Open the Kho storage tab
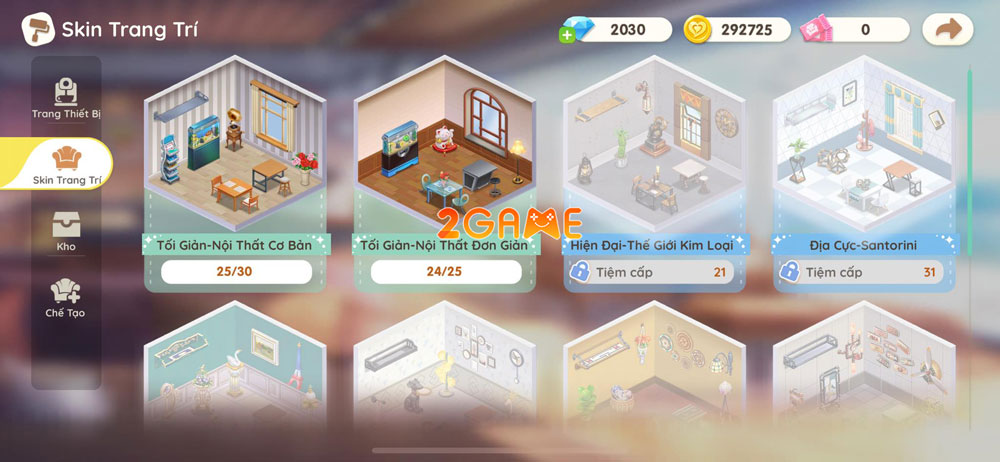 click(66, 231)
